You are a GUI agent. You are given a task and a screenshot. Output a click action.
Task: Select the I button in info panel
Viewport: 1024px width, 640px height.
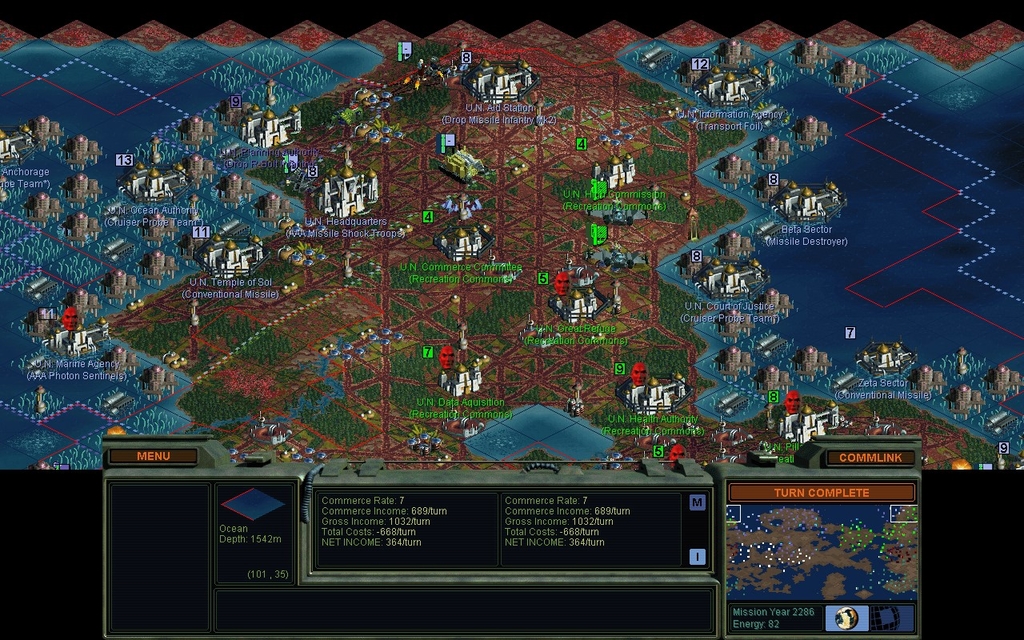(x=697, y=557)
